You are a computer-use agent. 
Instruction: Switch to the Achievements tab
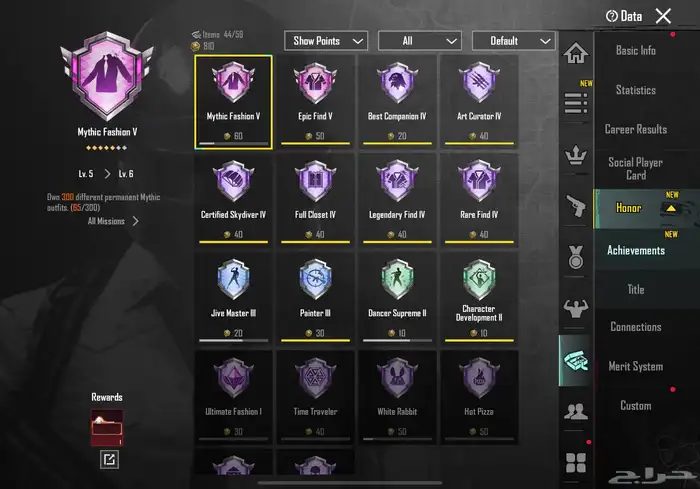(635, 250)
